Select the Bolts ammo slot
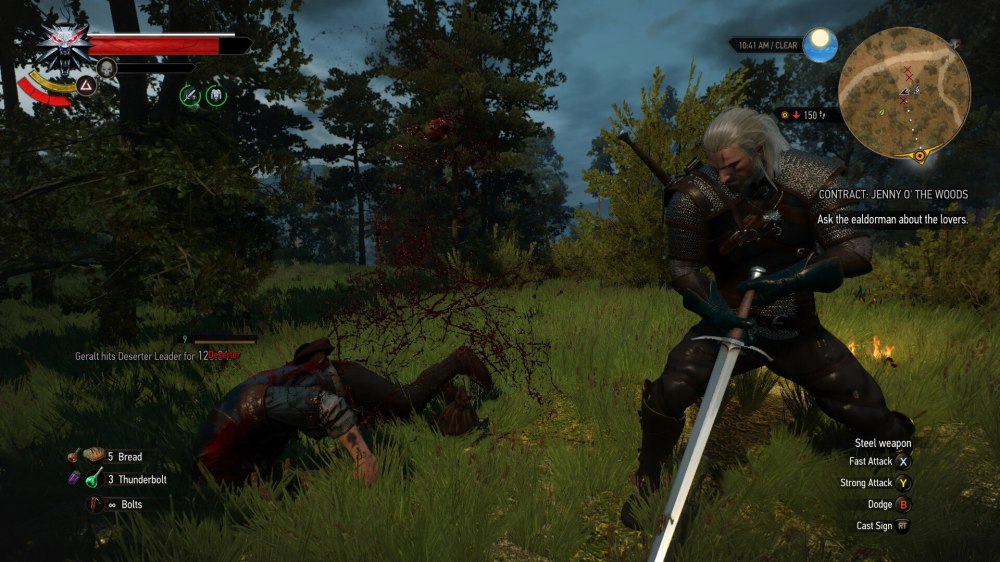The width and height of the screenshot is (1000, 562). 95,505
